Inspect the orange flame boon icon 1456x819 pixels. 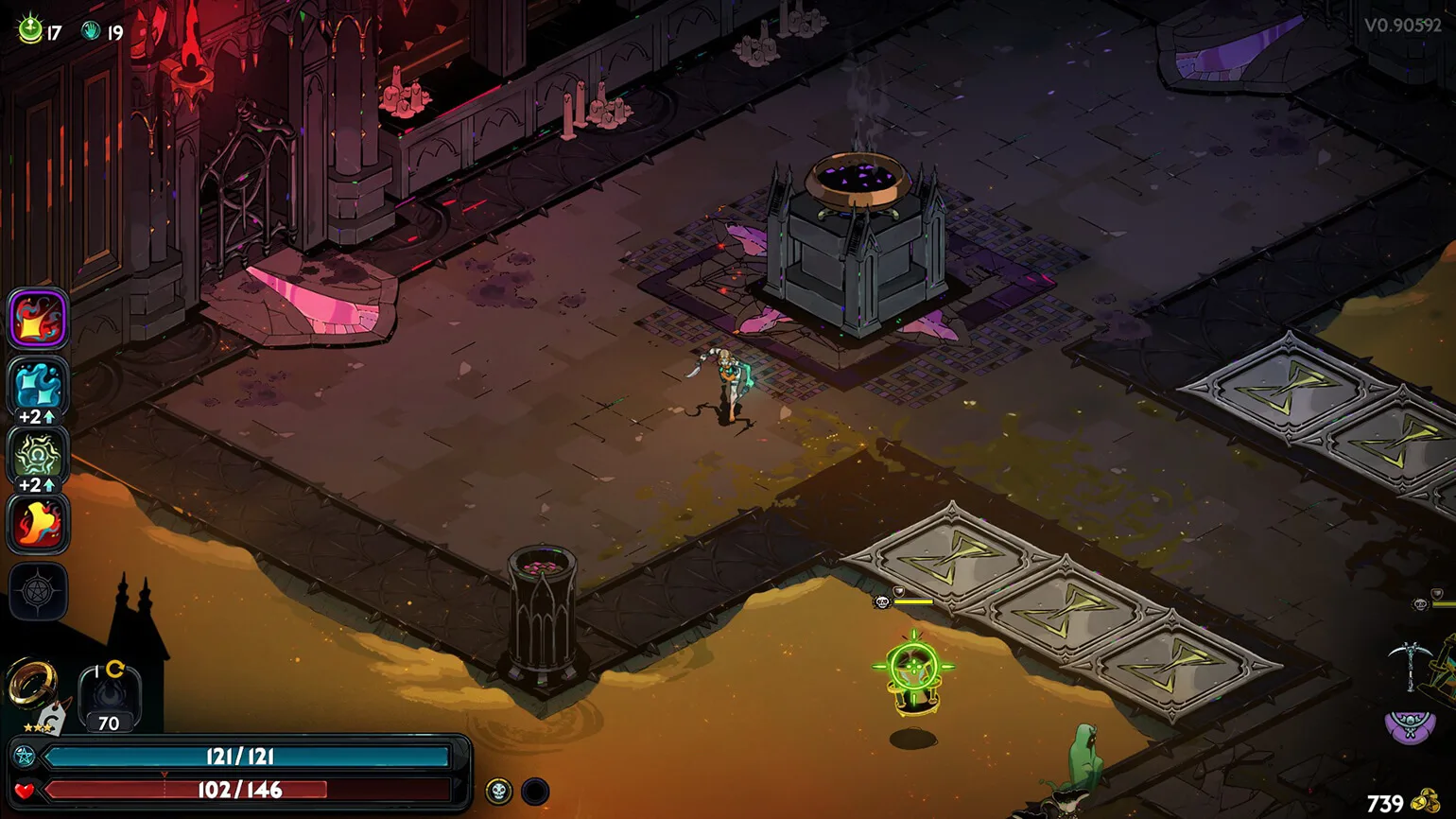(38, 523)
